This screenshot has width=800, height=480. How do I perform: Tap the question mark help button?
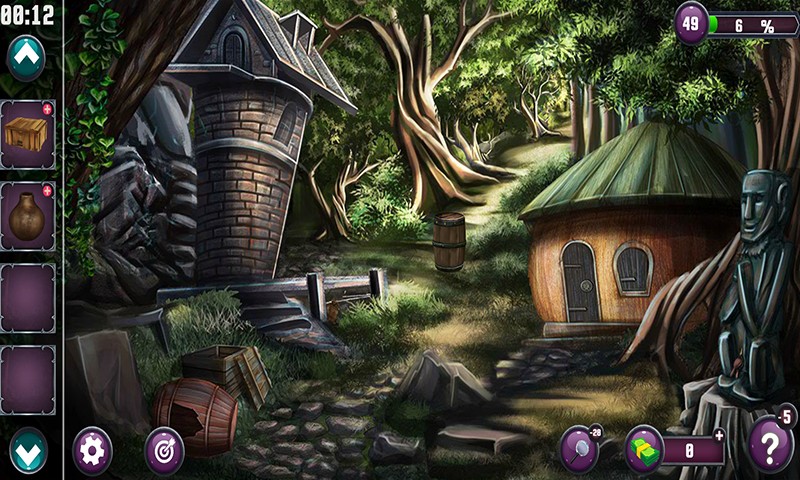click(x=770, y=443)
